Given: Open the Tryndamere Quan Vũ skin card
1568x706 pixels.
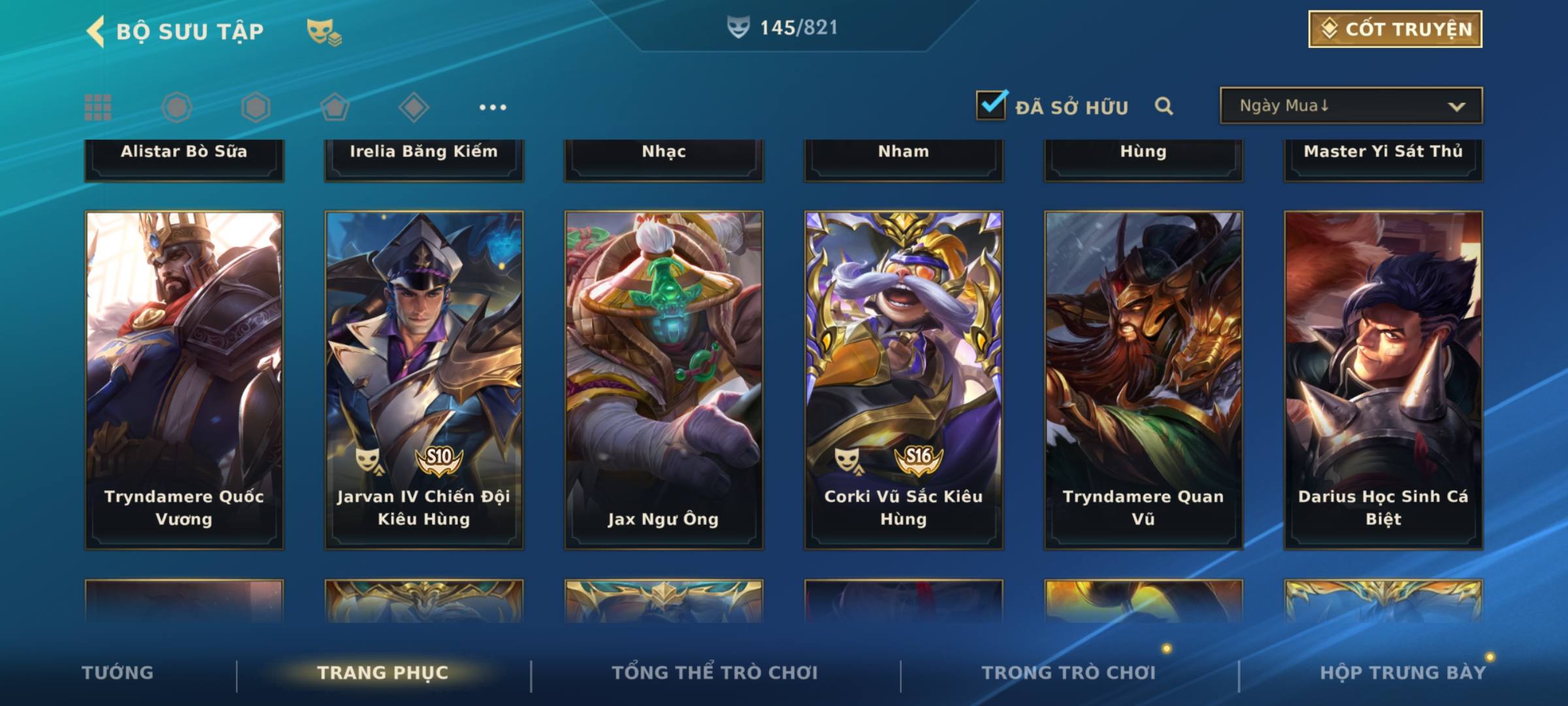Looking at the screenshot, I should 1143,379.
